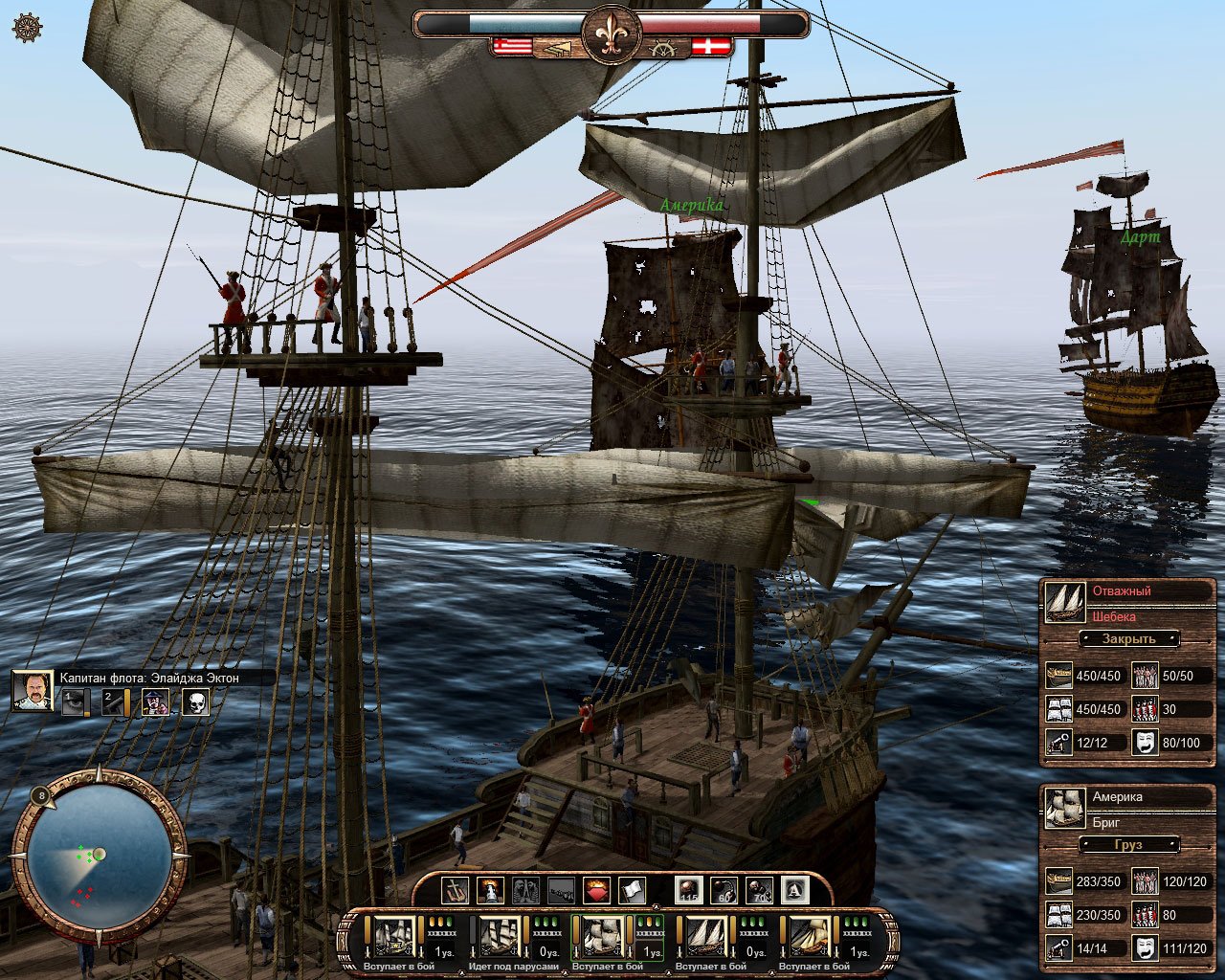Click the Америка brig portrait
1225x980 pixels.
(x=1064, y=808)
